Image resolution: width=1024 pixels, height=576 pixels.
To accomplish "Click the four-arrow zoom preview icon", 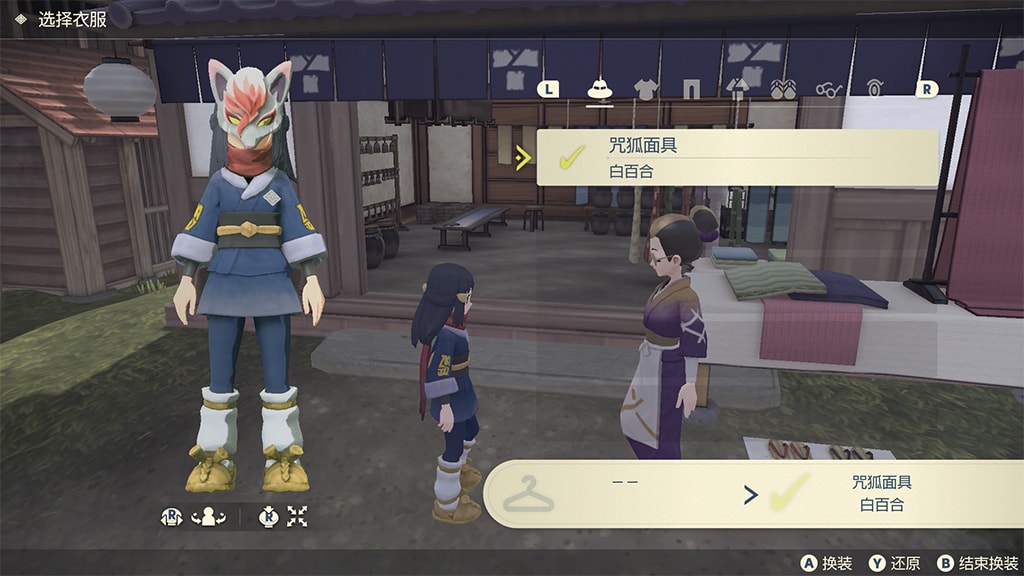I will tap(297, 516).
